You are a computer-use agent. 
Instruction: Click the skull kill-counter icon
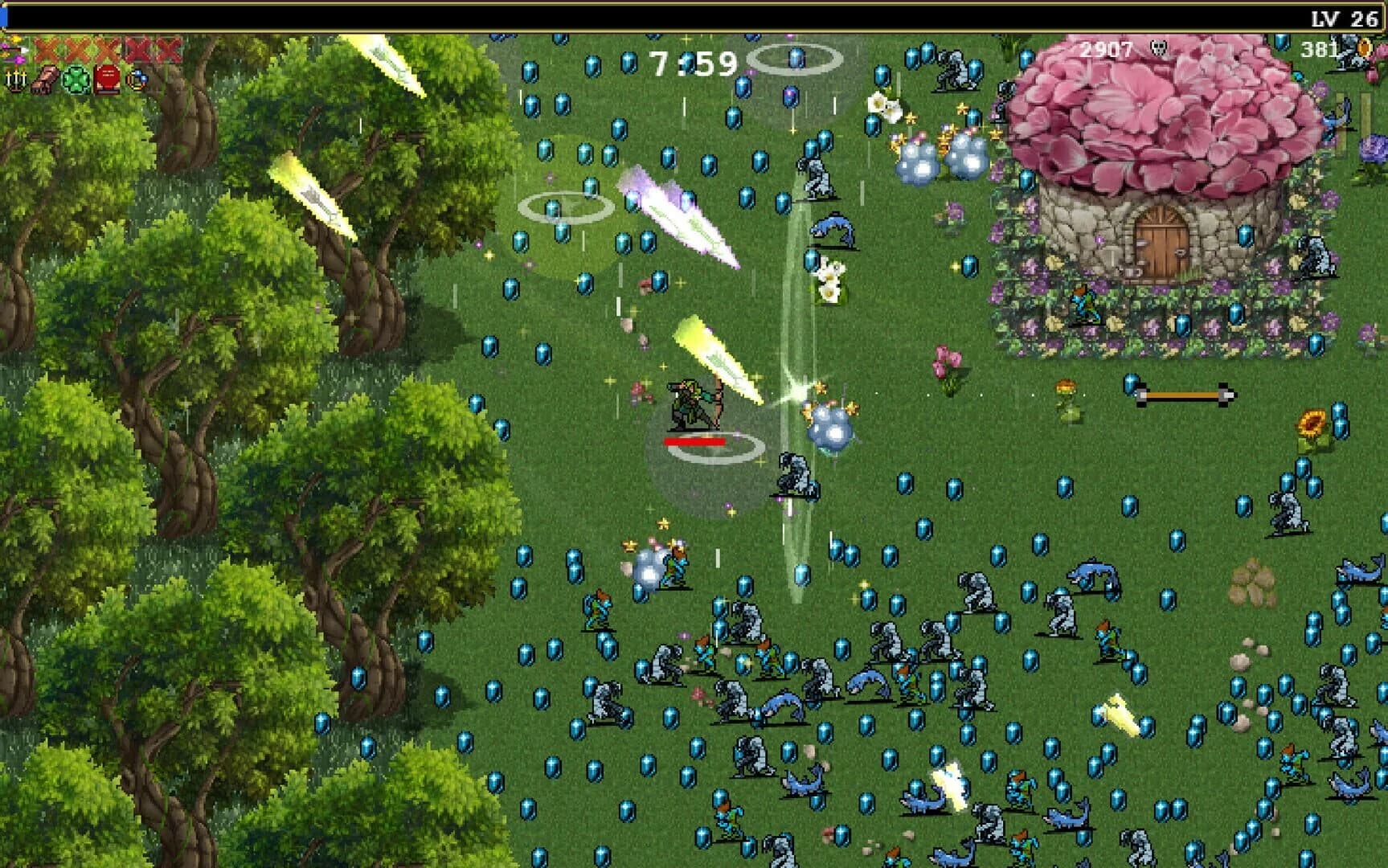(x=1159, y=47)
